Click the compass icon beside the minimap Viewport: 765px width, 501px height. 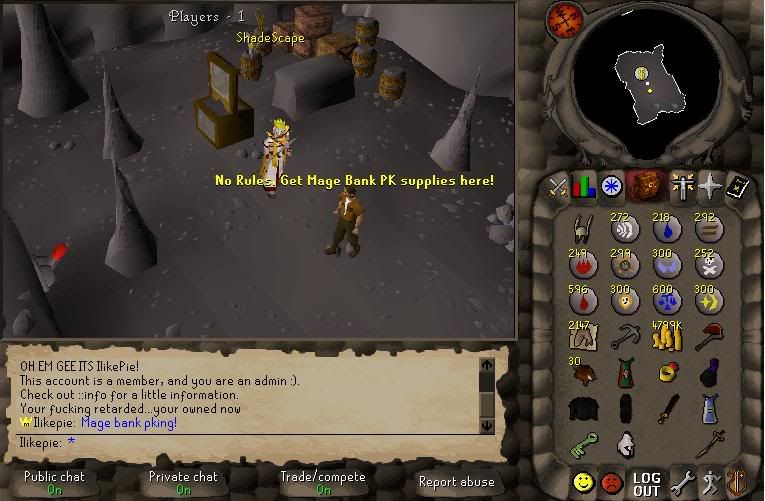coord(563,21)
